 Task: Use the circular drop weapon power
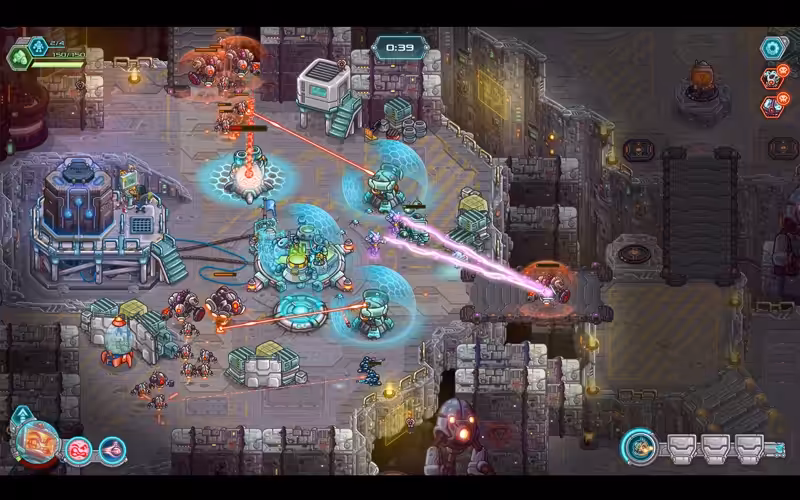coord(639,447)
